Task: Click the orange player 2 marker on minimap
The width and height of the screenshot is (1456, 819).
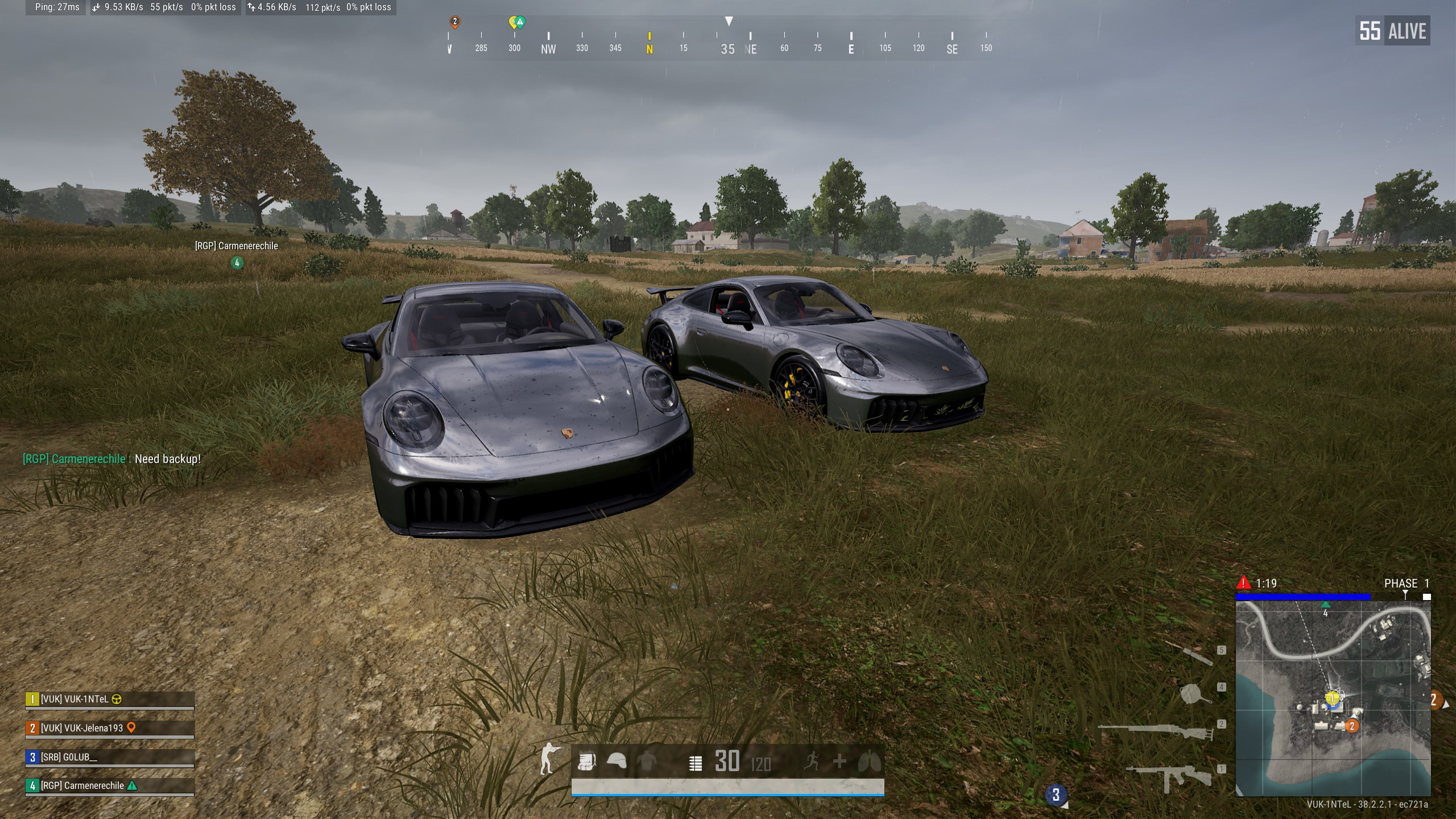Action: click(x=1352, y=726)
